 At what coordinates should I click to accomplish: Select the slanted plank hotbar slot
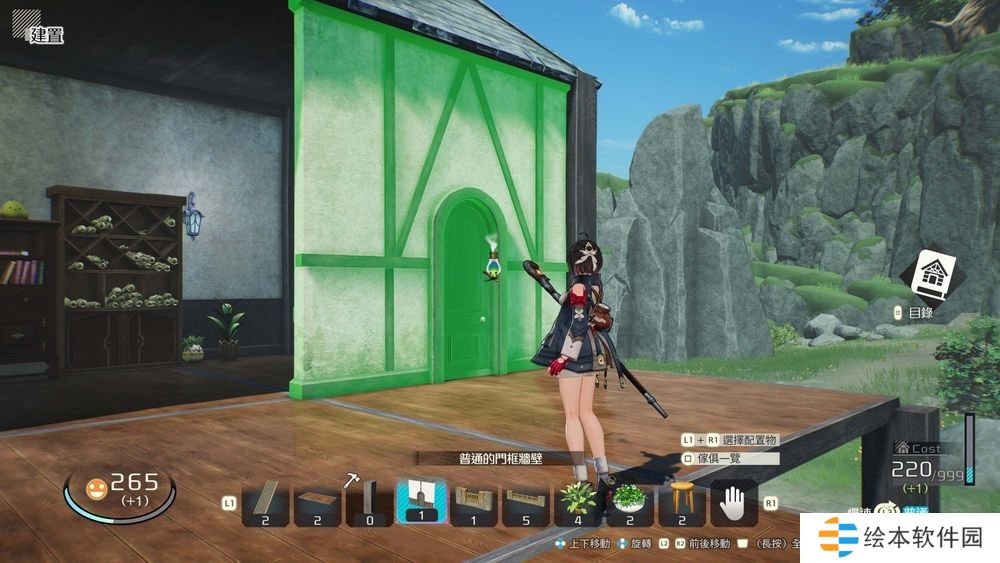266,502
